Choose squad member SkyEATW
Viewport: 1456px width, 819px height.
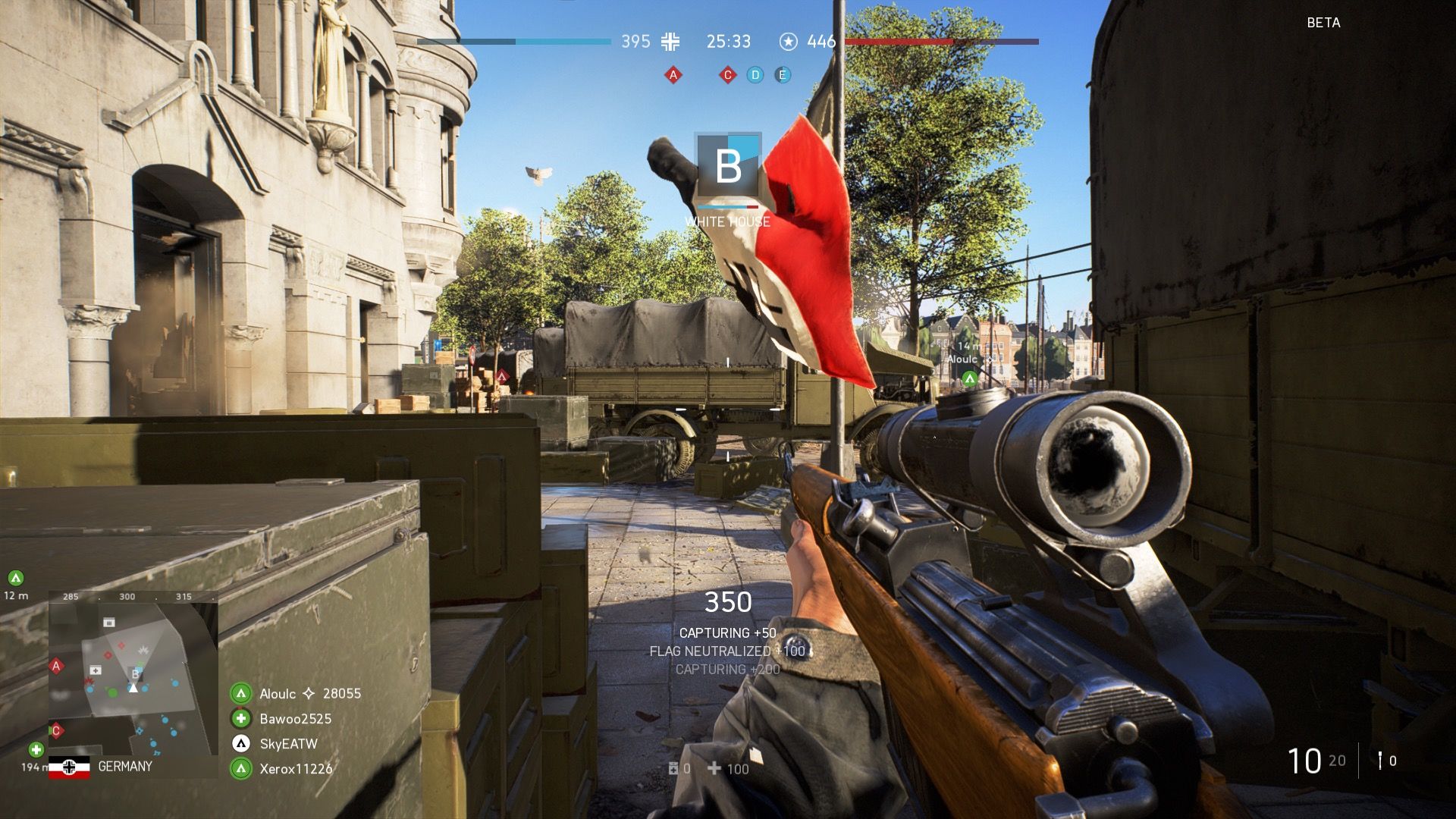[288, 744]
